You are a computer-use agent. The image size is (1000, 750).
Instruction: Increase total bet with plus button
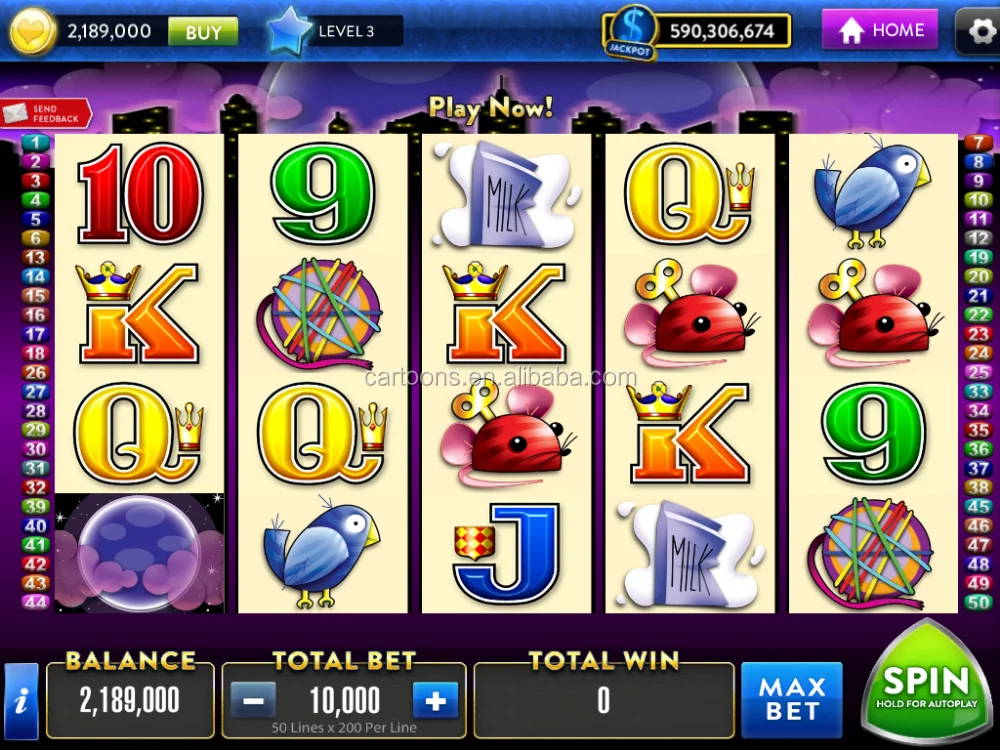click(x=435, y=701)
